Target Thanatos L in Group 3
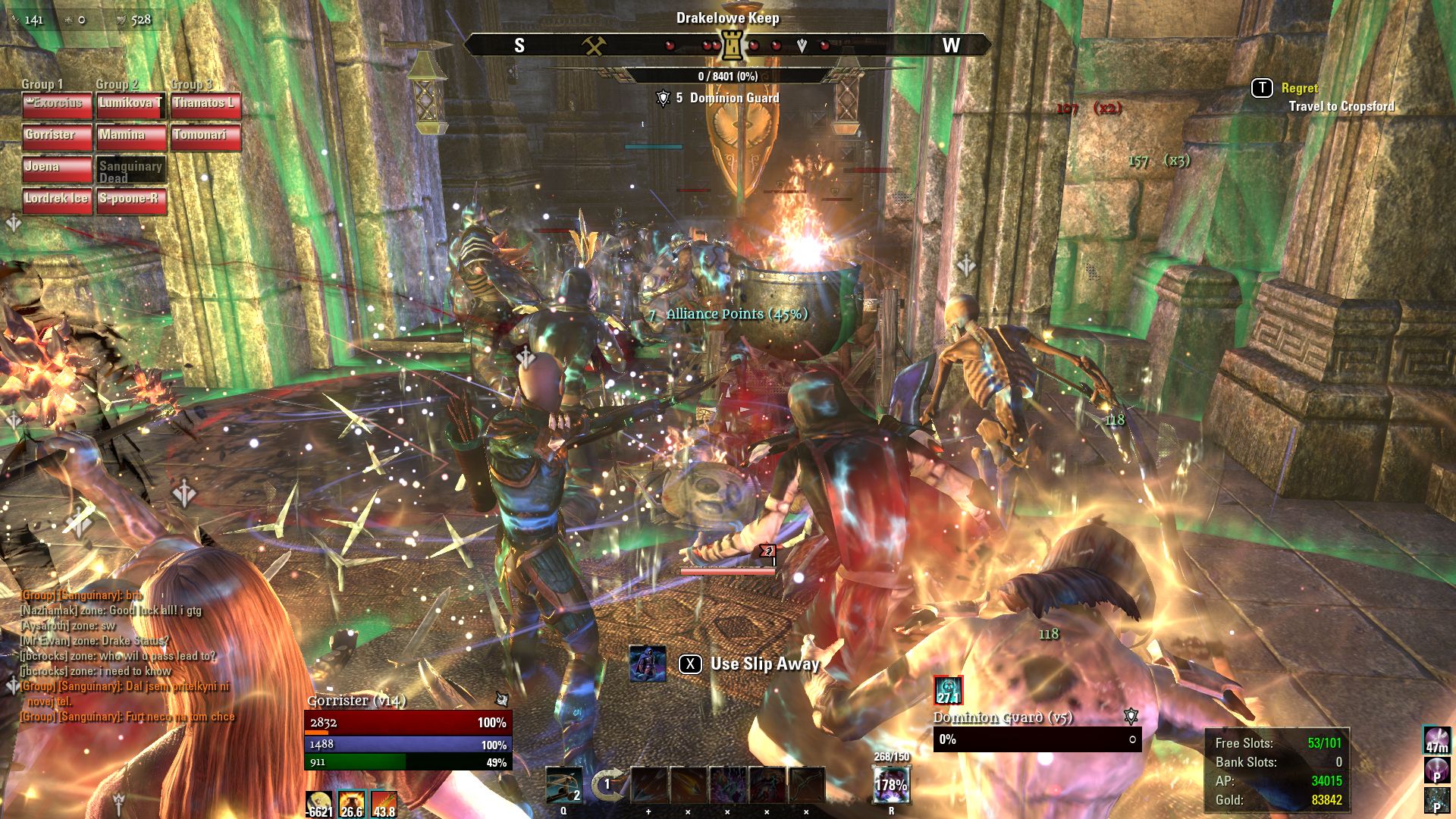Viewport: 1456px width, 819px height. 206,105
